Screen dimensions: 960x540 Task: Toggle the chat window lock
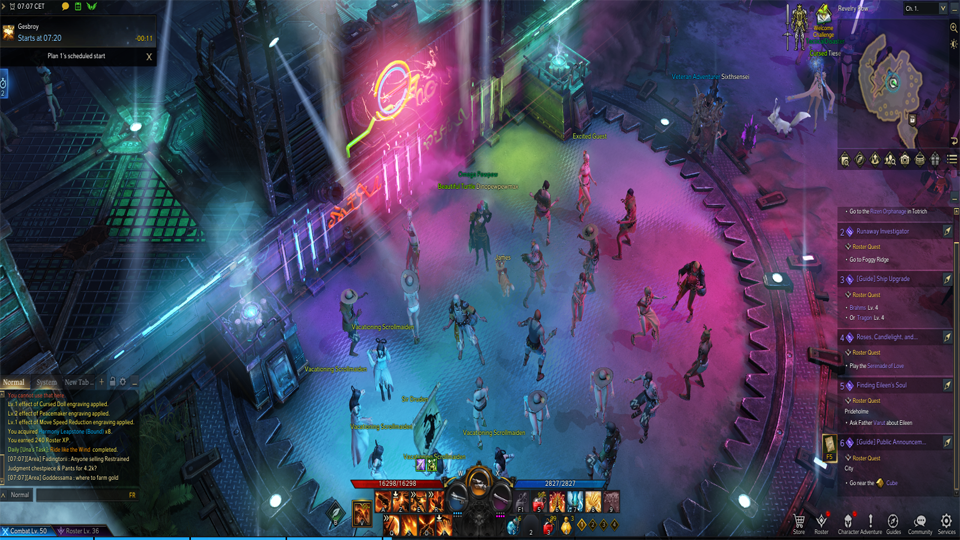pos(112,382)
